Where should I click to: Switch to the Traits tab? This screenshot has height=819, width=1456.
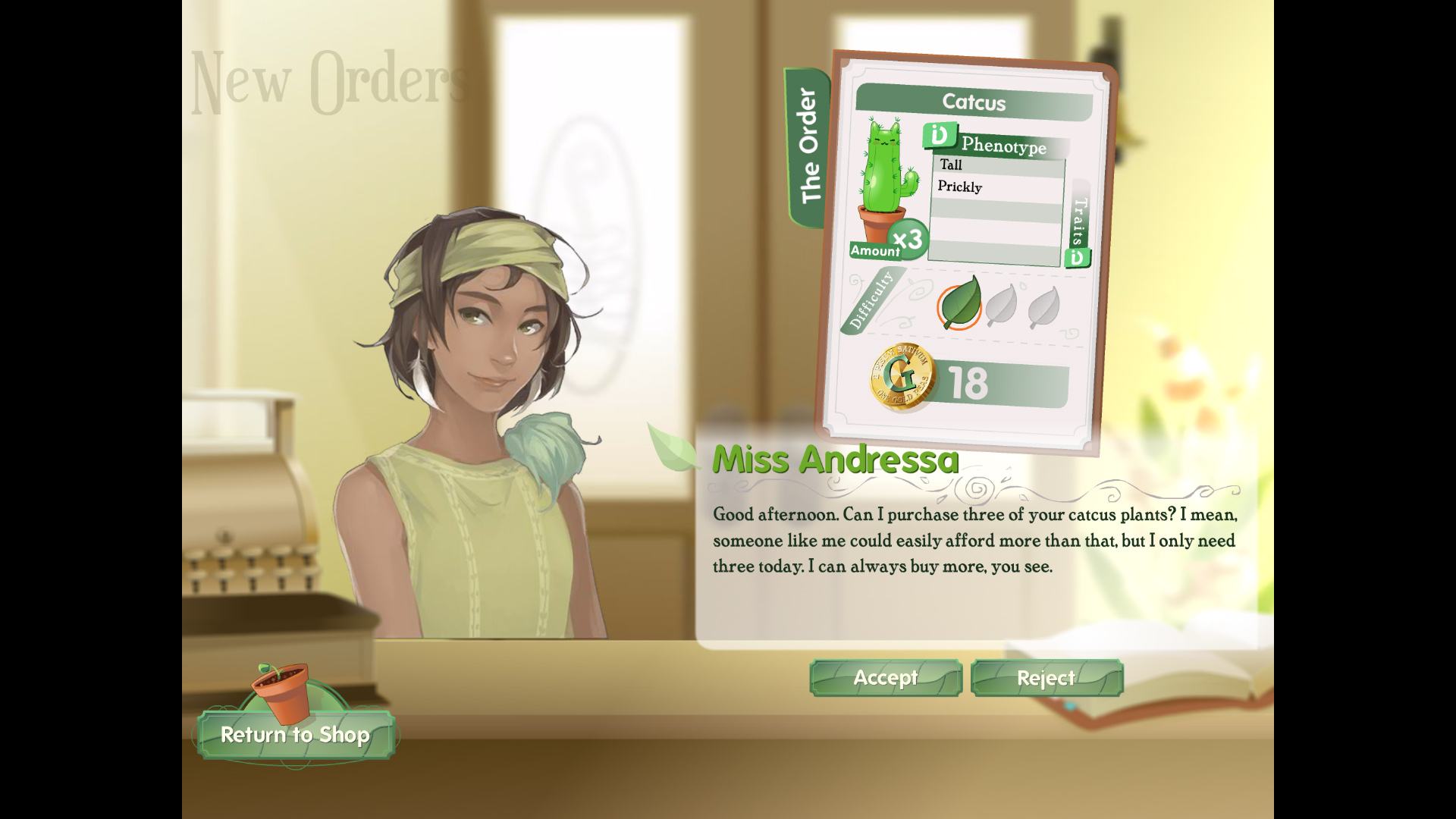[1081, 224]
